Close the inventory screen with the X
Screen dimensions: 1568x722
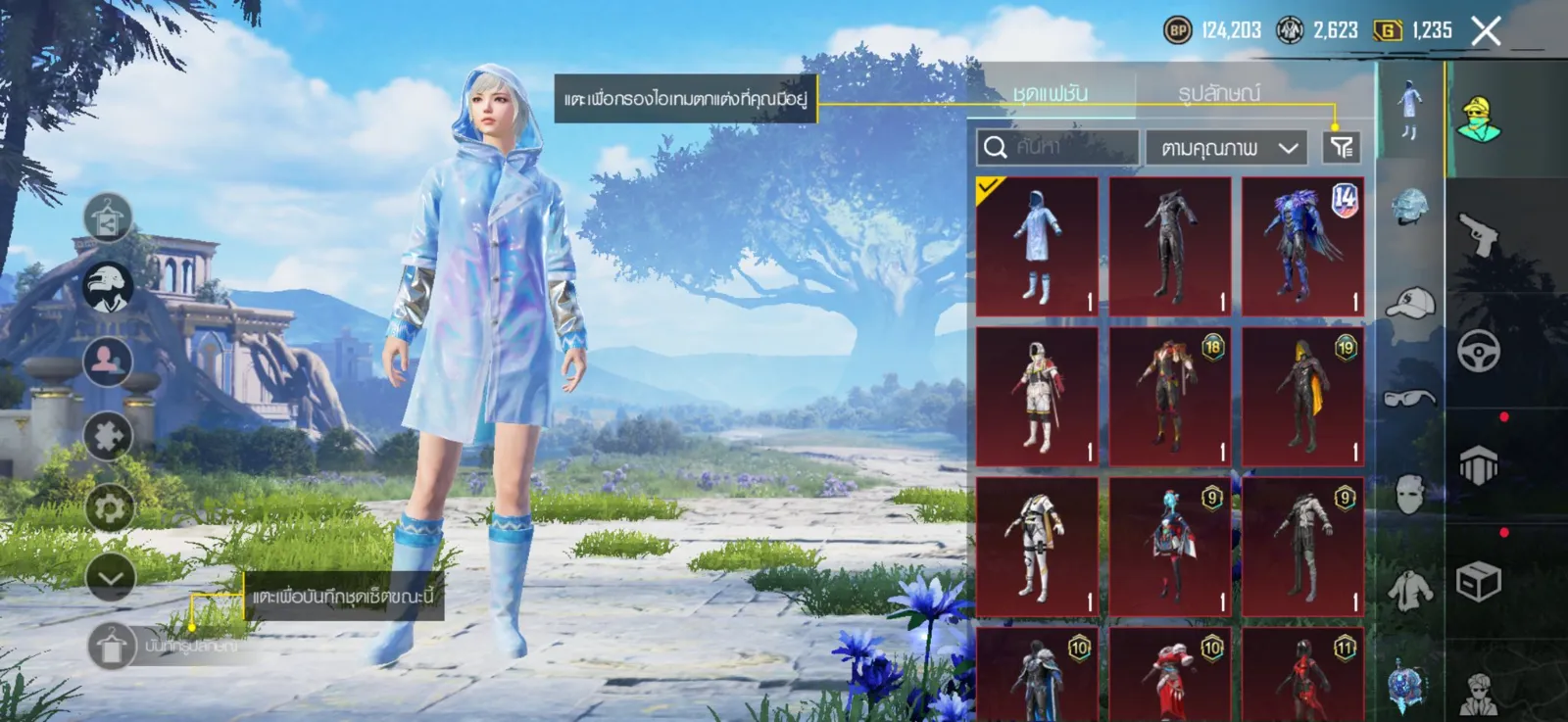point(1486,31)
